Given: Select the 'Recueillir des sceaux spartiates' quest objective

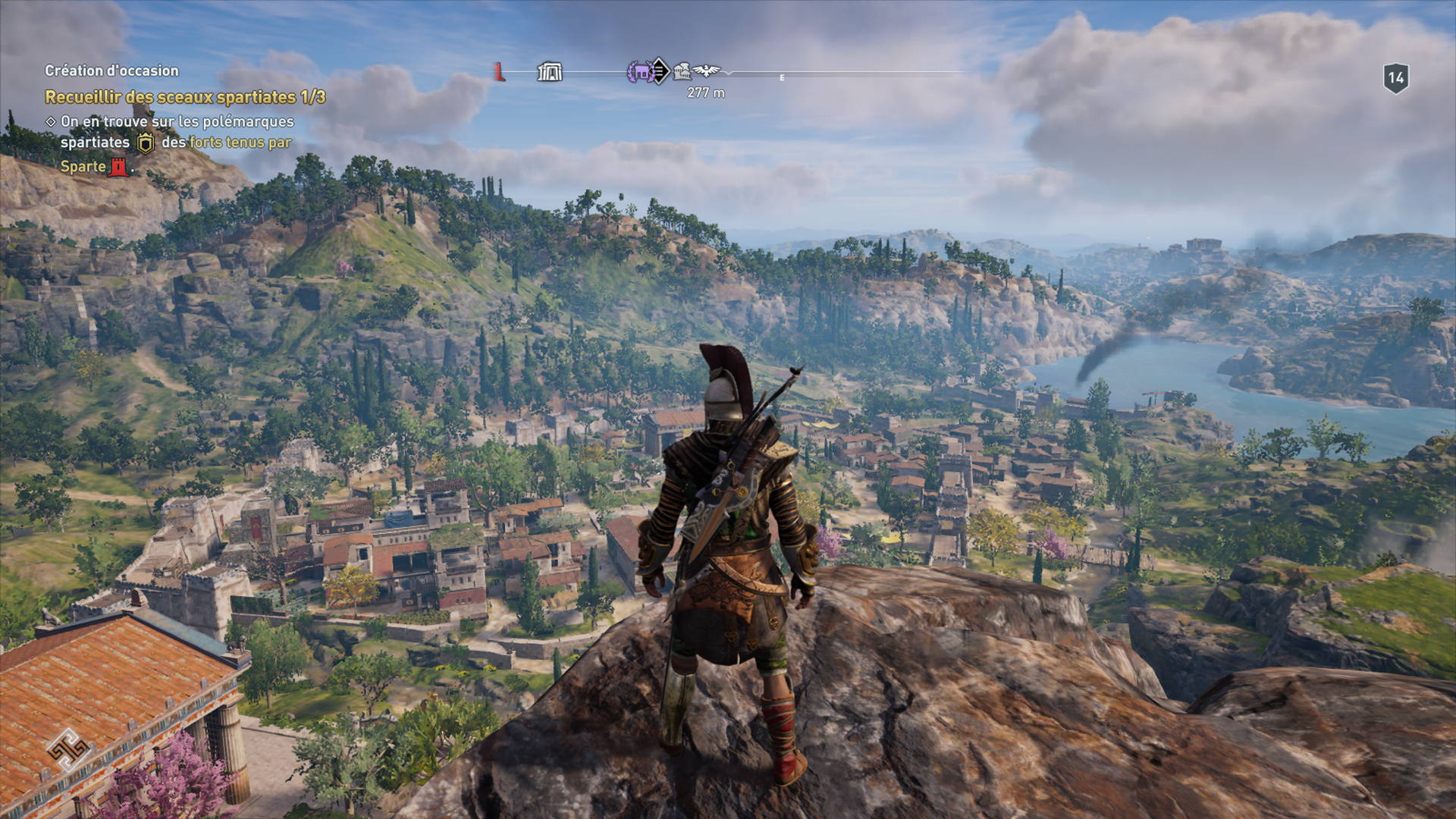Looking at the screenshot, I should [x=185, y=97].
